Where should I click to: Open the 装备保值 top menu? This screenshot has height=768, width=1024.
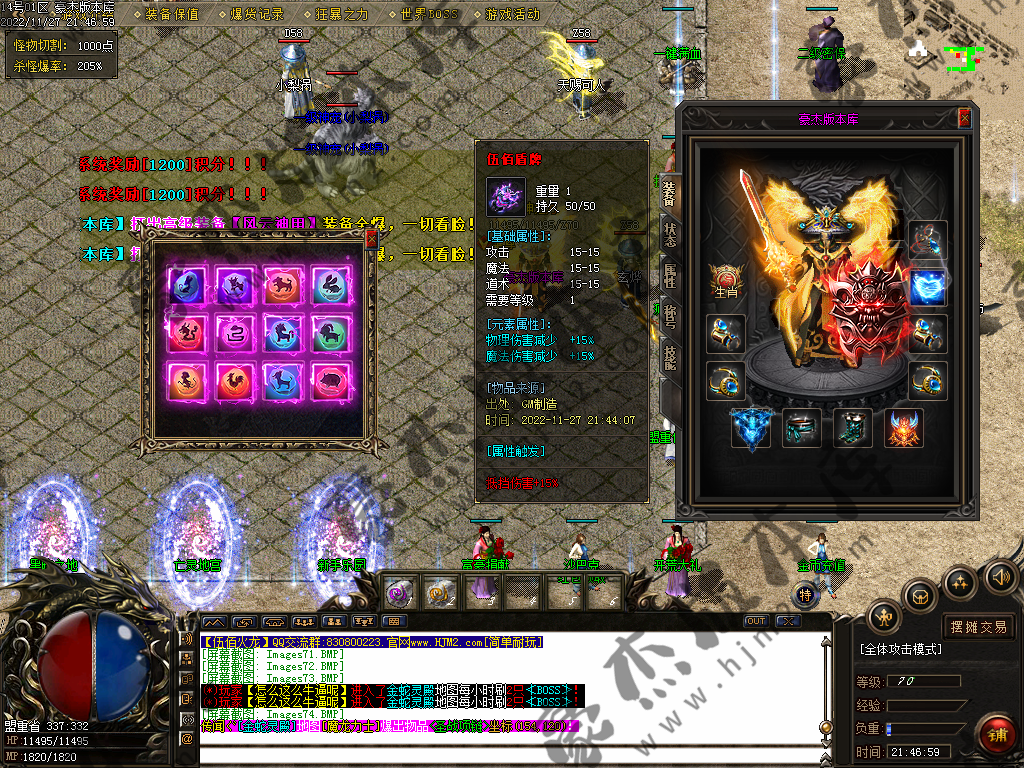pyautogui.click(x=172, y=14)
